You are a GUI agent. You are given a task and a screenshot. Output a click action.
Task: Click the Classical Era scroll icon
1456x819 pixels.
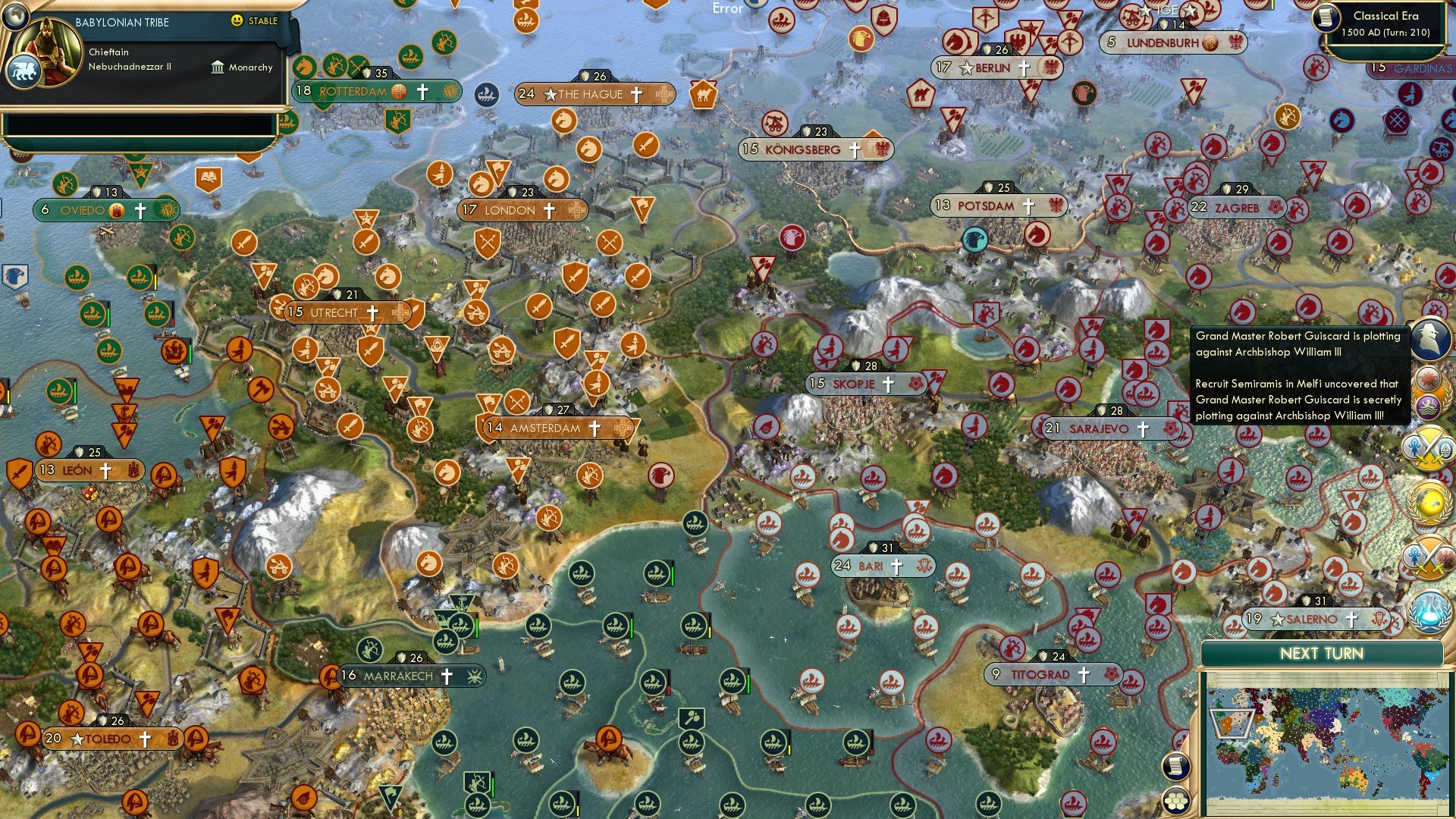(x=1326, y=20)
